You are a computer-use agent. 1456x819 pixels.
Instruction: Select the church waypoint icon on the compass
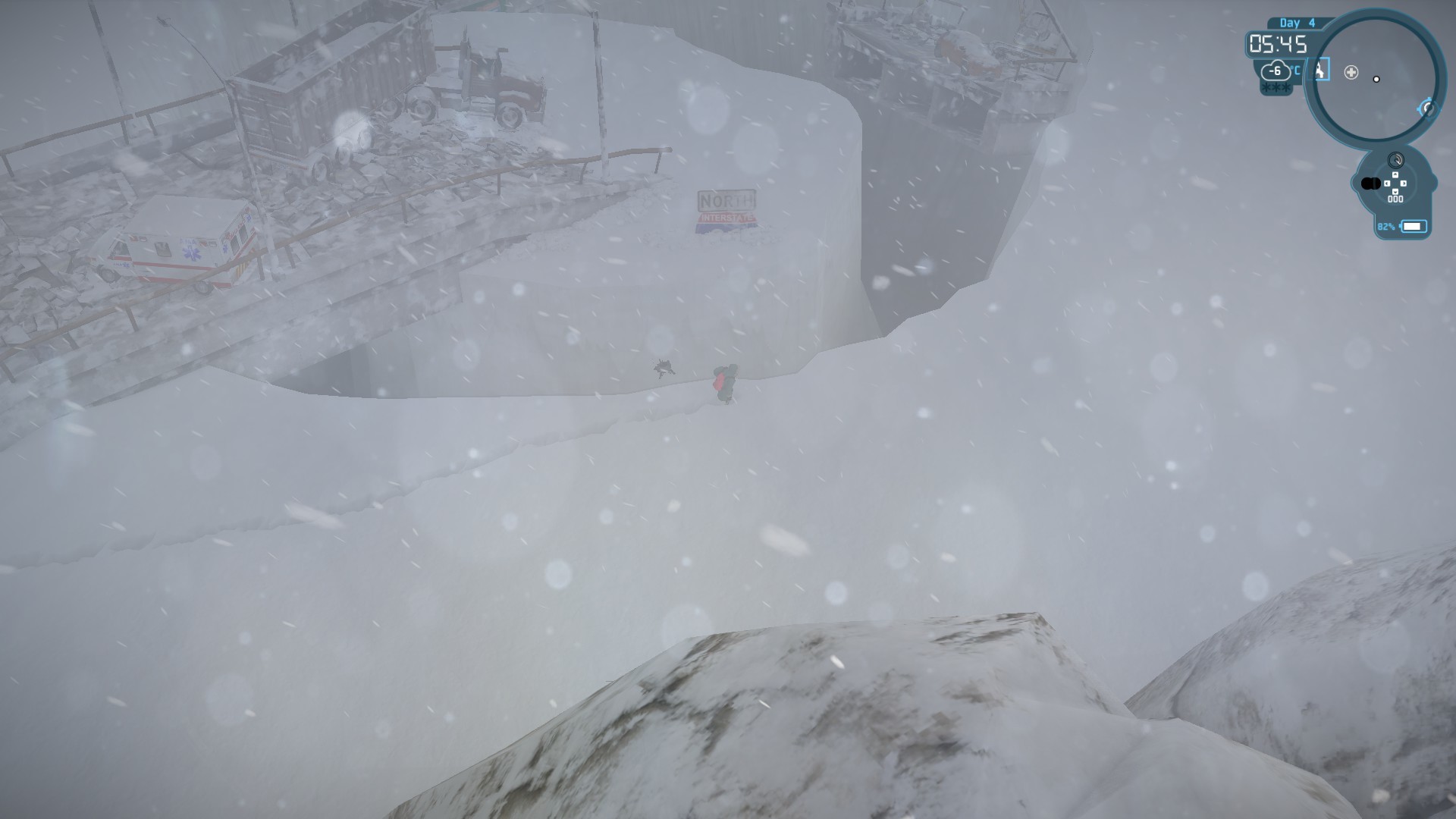pos(1319,70)
